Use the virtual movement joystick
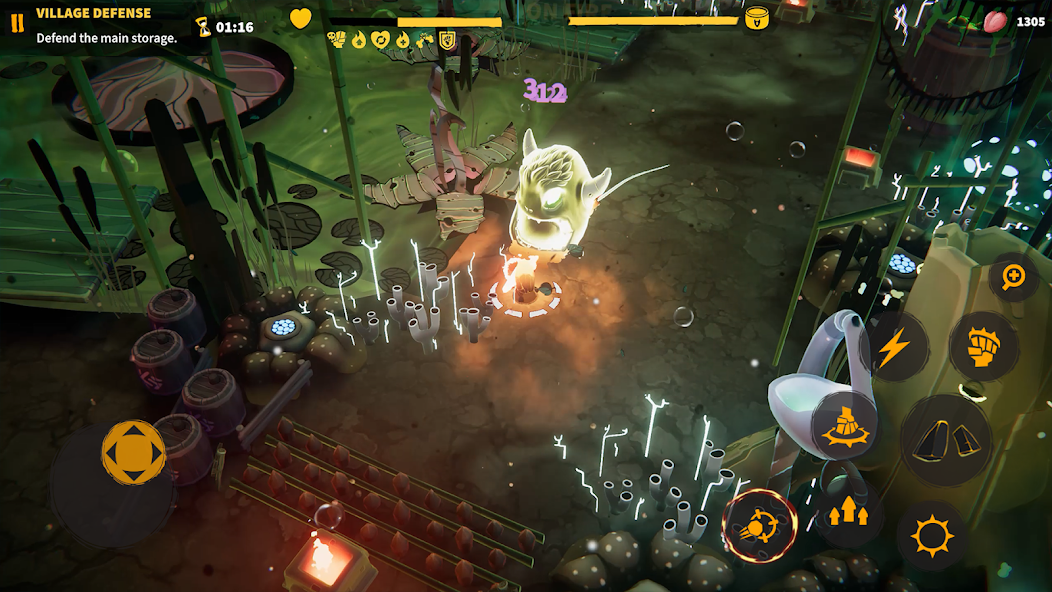The width and height of the screenshot is (1052, 592). click(x=133, y=455)
